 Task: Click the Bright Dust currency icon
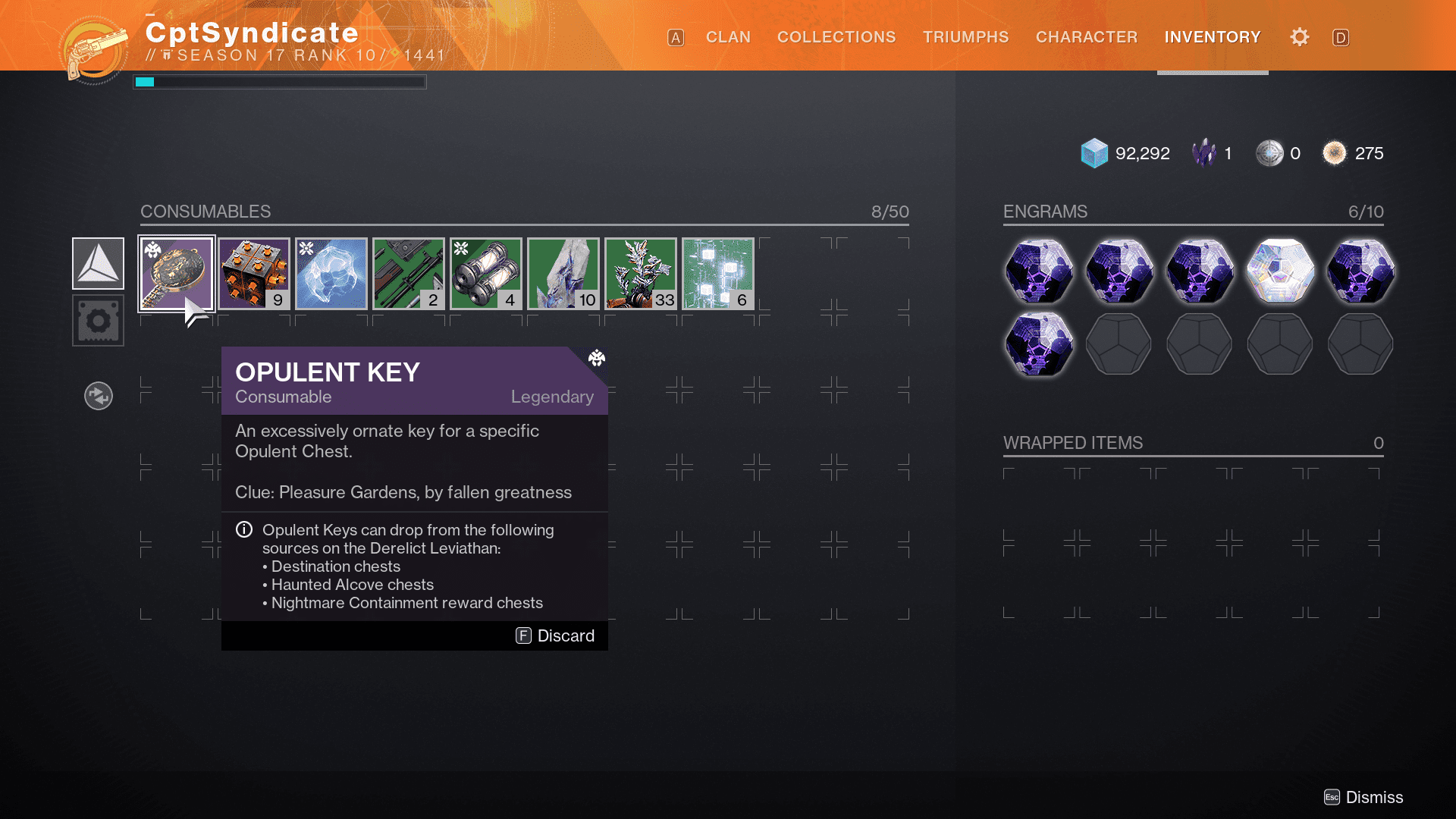coord(1335,152)
